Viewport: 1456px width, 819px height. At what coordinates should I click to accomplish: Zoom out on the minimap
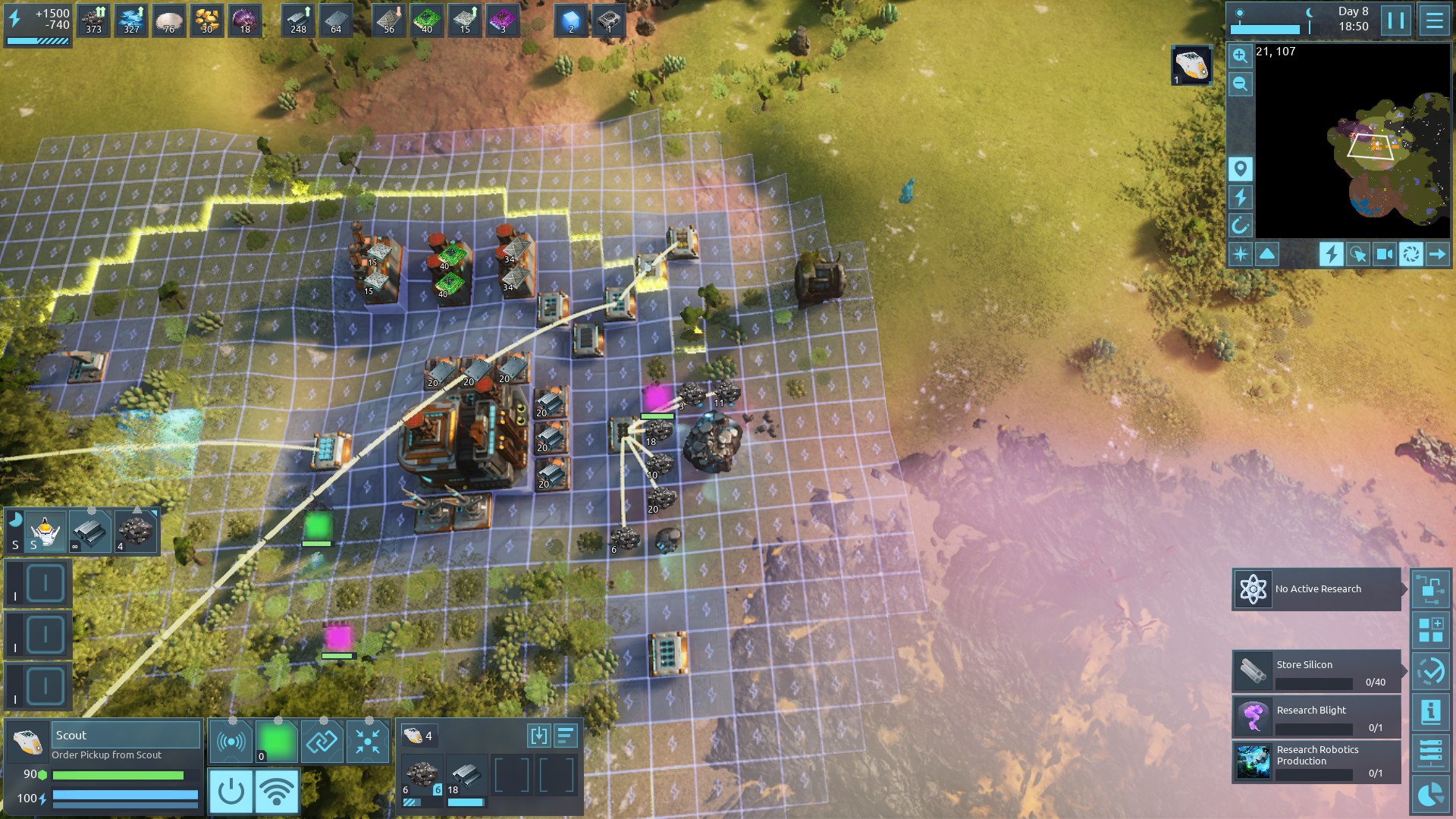coord(1240,83)
